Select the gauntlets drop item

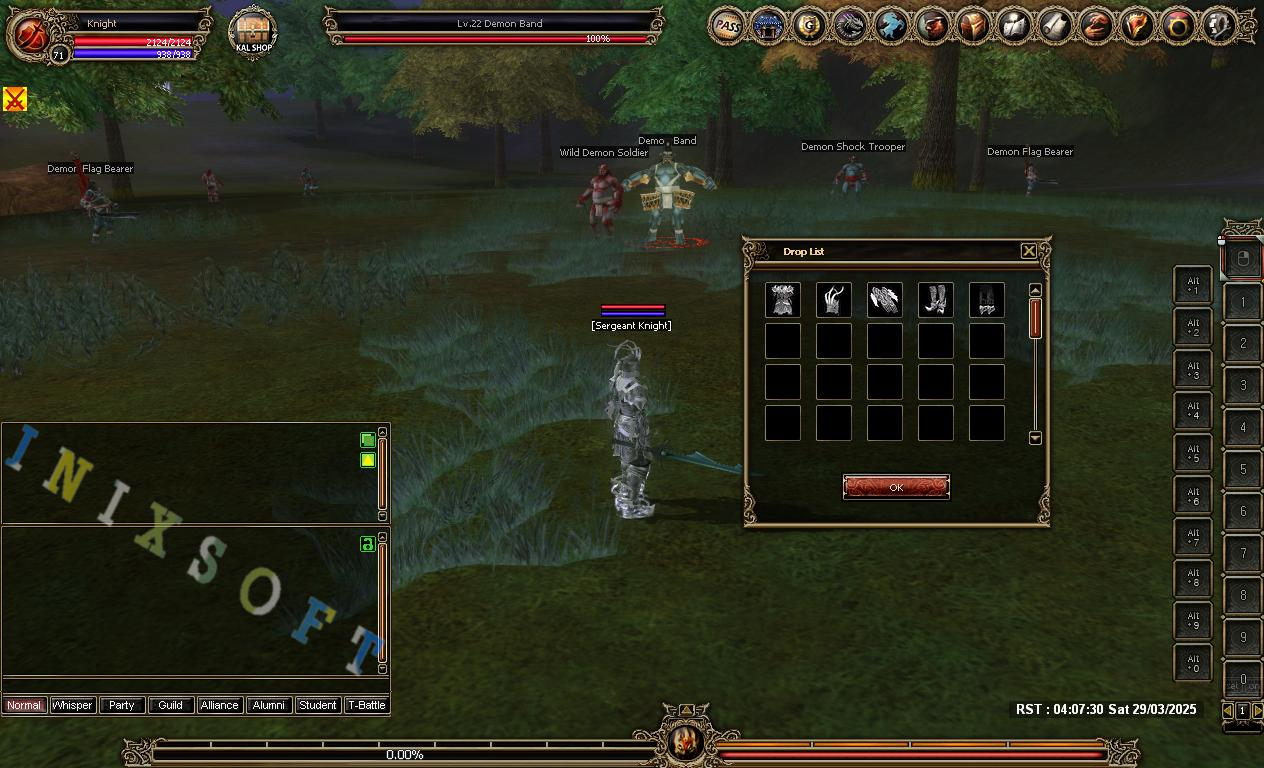884,300
